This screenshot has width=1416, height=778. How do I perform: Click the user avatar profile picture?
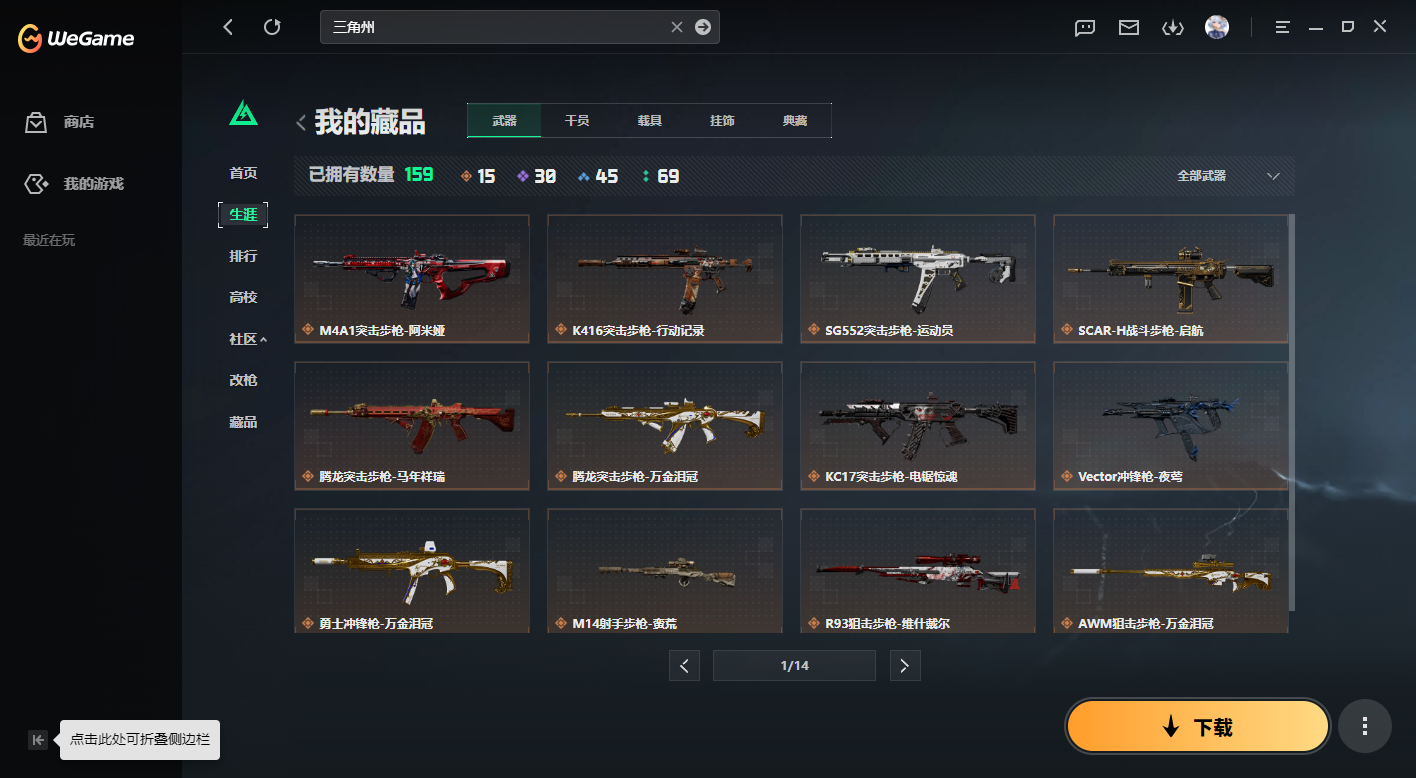1216,27
